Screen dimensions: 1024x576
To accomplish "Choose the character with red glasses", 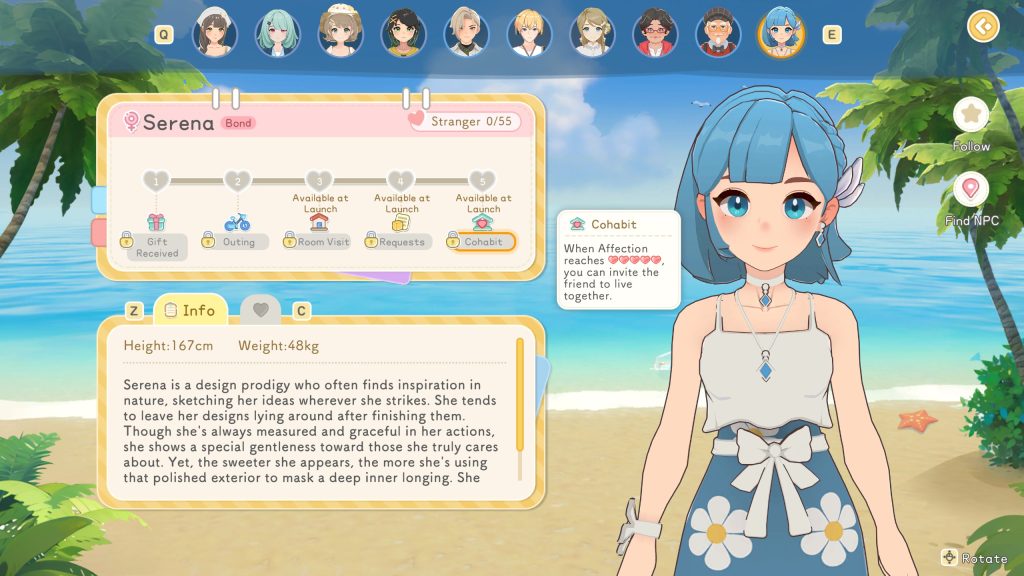I will pos(656,33).
